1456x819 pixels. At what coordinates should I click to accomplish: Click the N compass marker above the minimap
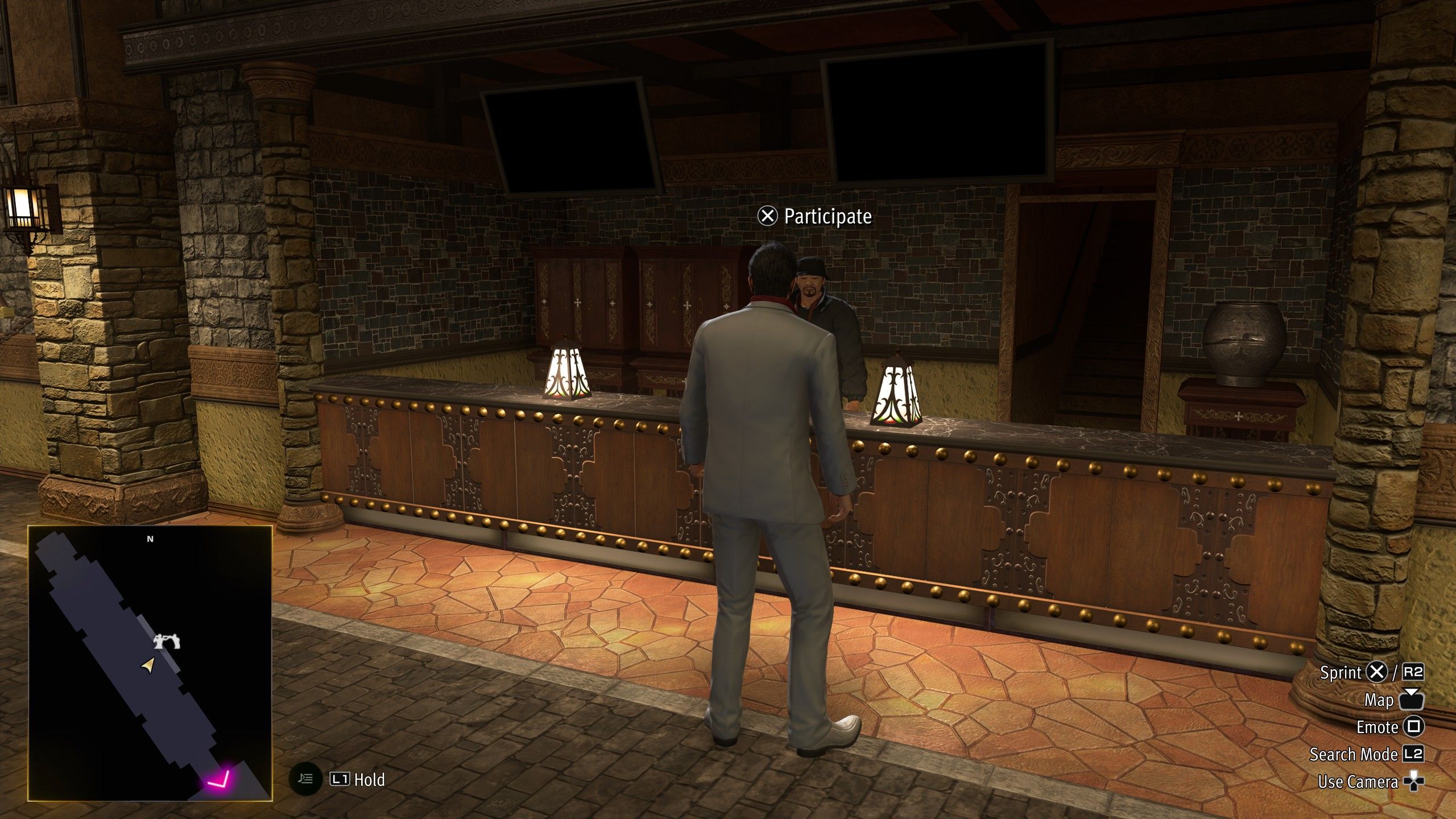pyautogui.click(x=149, y=539)
